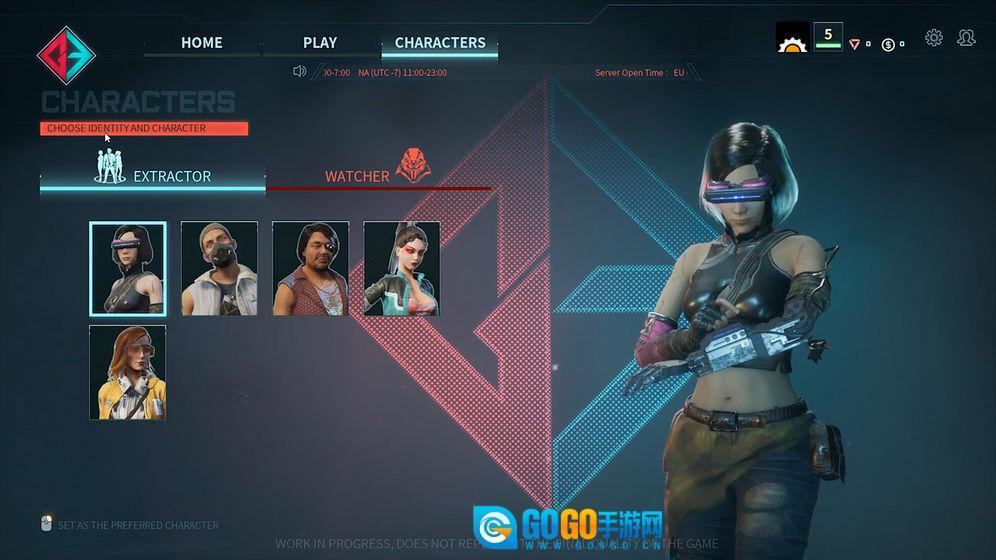Click the red triangle currency icon
The image size is (996, 560).
(x=854, y=44)
